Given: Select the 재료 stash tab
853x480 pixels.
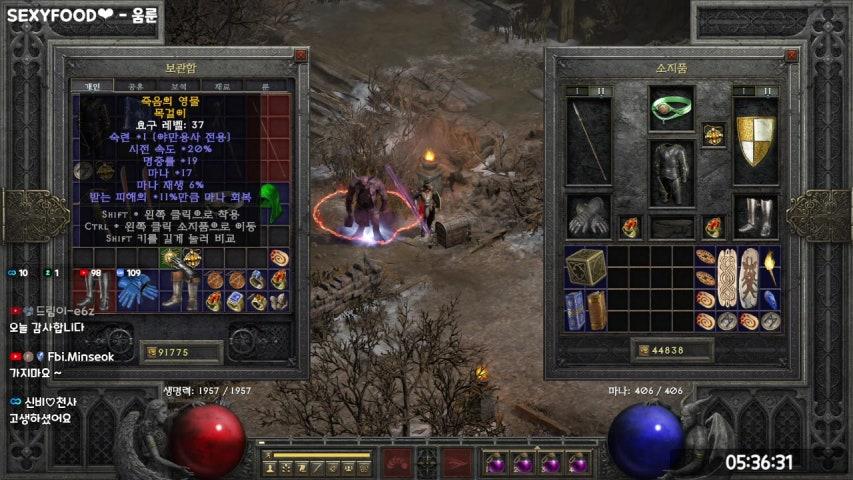Looking at the screenshot, I should pos(222,87).
